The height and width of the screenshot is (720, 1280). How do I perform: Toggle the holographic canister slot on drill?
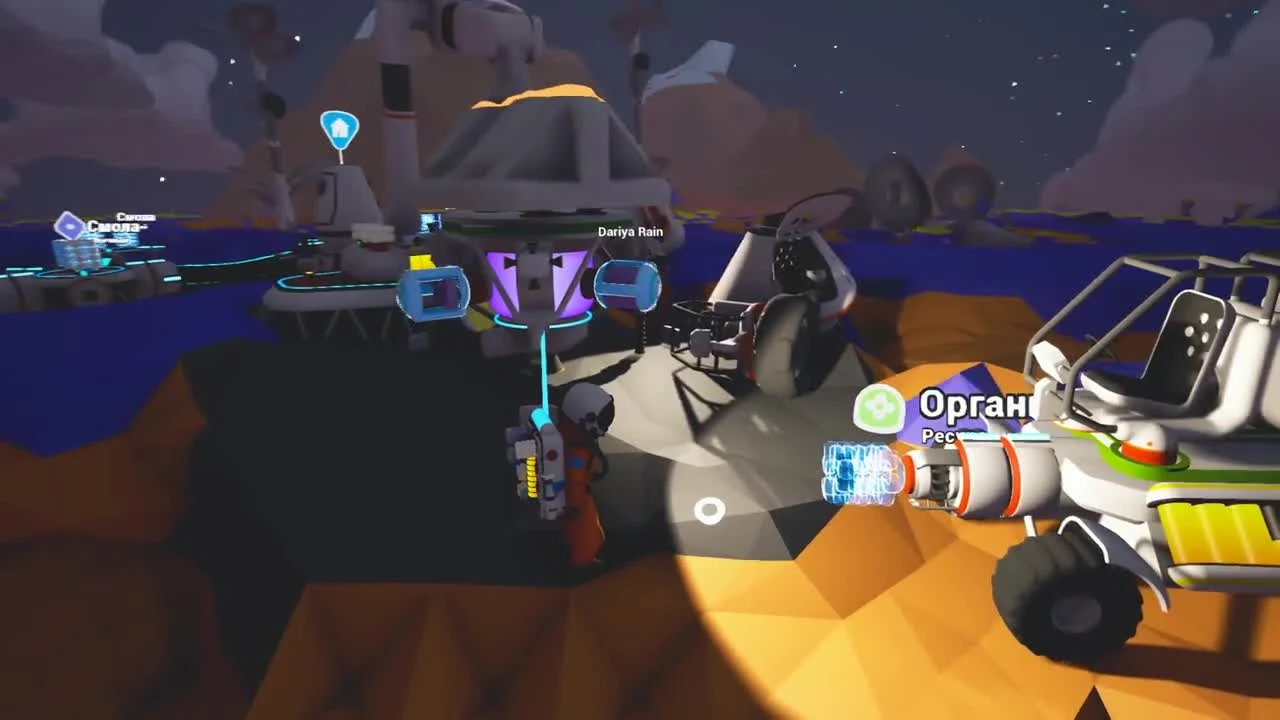tap(860, 470)
